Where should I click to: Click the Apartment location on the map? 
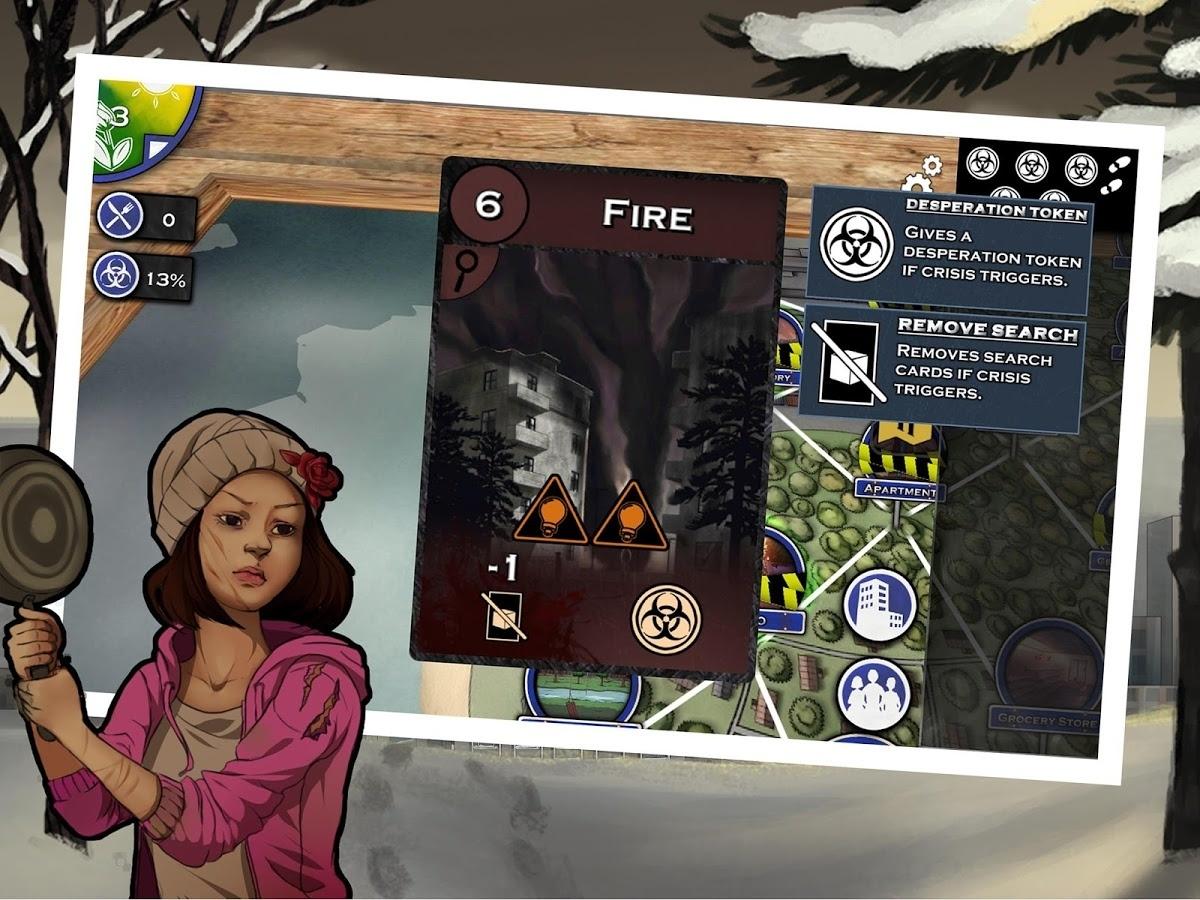pyautogui.click(x=897, y=490)
